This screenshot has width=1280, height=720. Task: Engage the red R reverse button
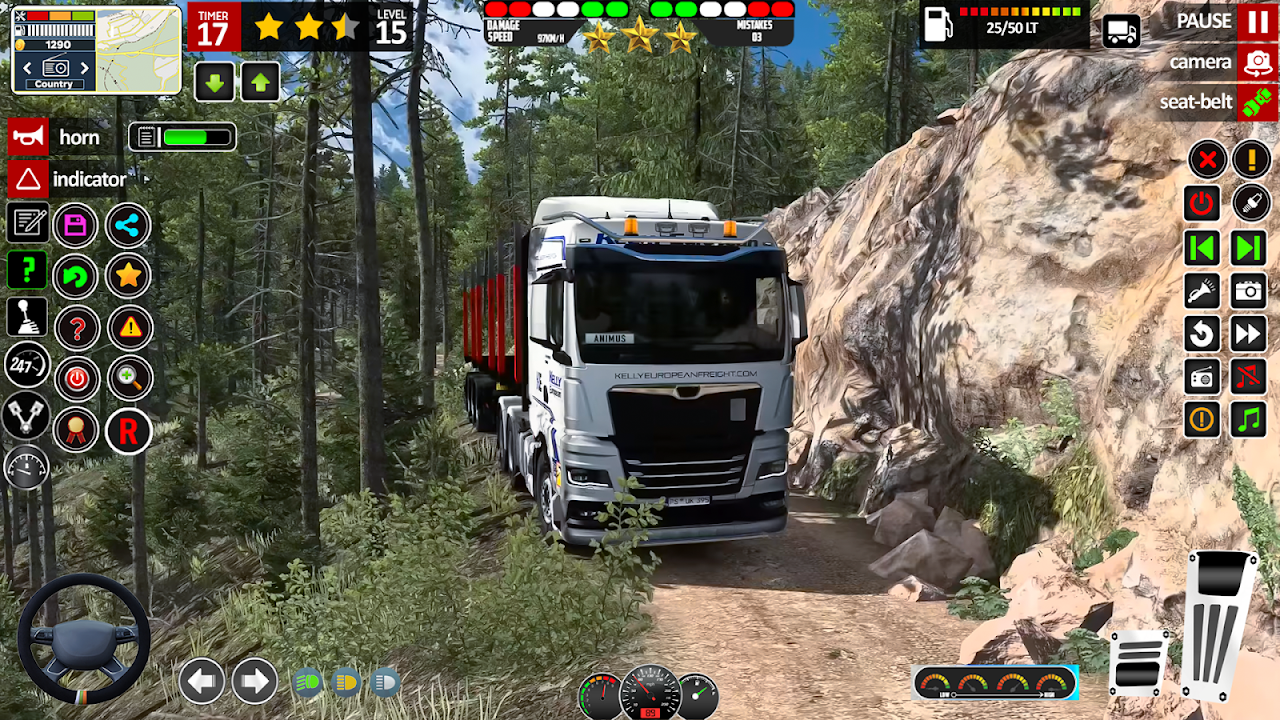[129, 432]
